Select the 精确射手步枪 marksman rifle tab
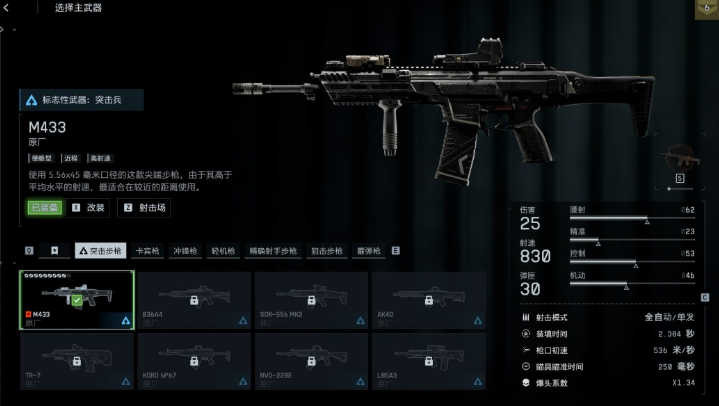 click(273, 251)
